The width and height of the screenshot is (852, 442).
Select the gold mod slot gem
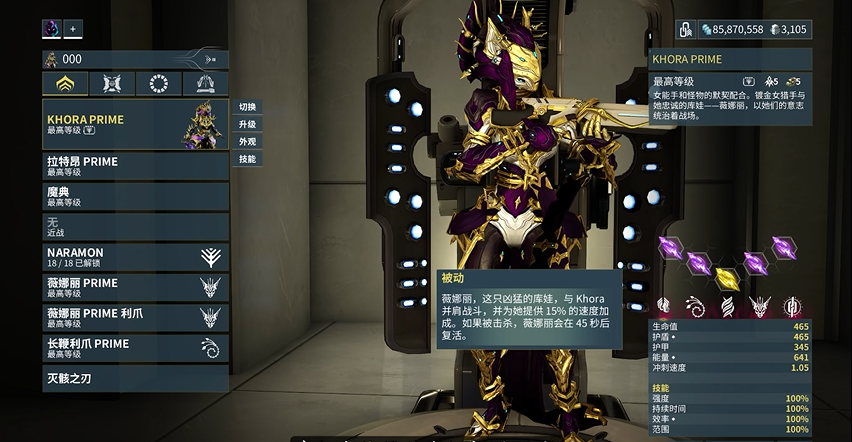point(727,277)
